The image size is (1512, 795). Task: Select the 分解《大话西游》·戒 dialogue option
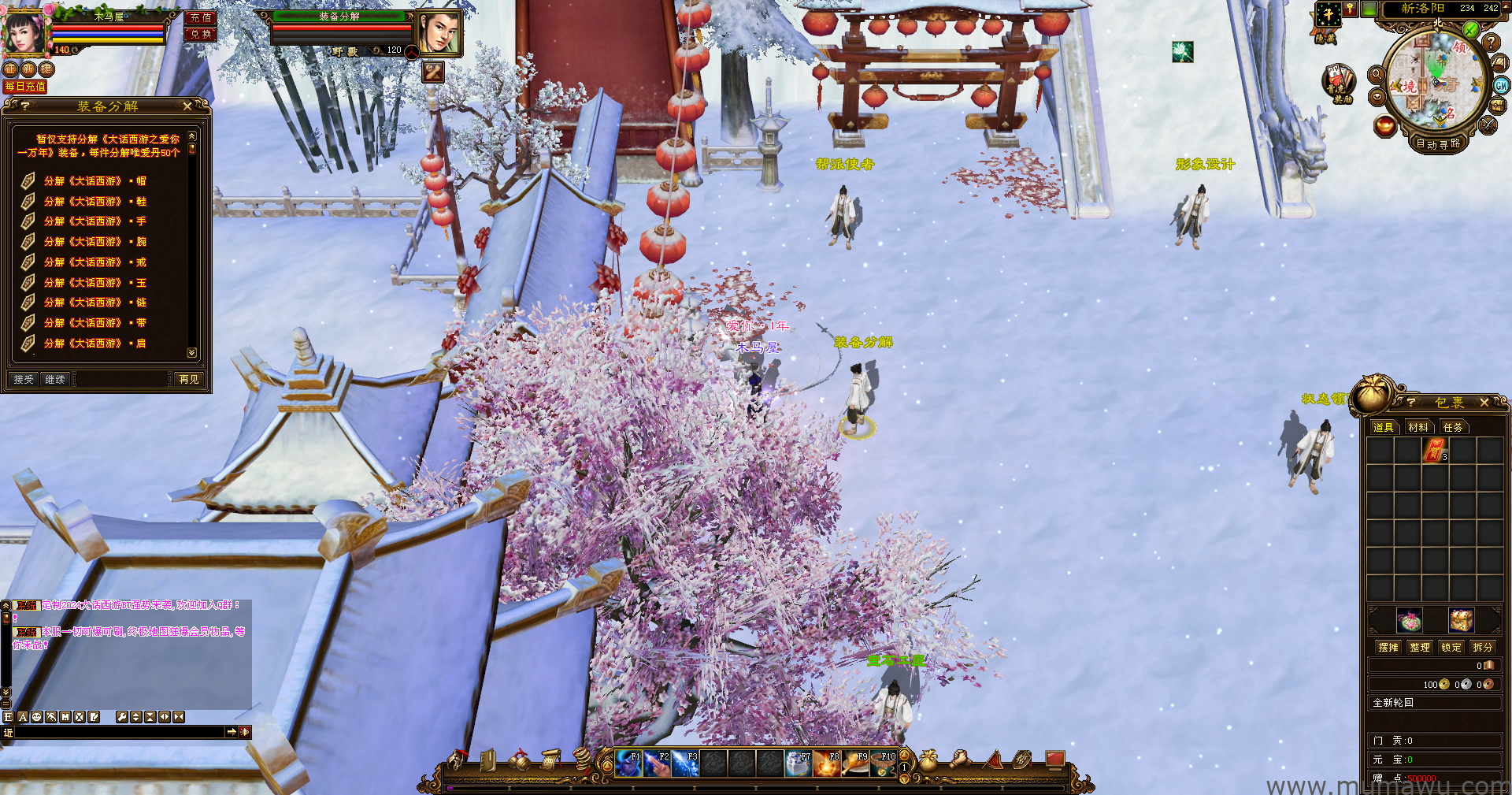94,262
